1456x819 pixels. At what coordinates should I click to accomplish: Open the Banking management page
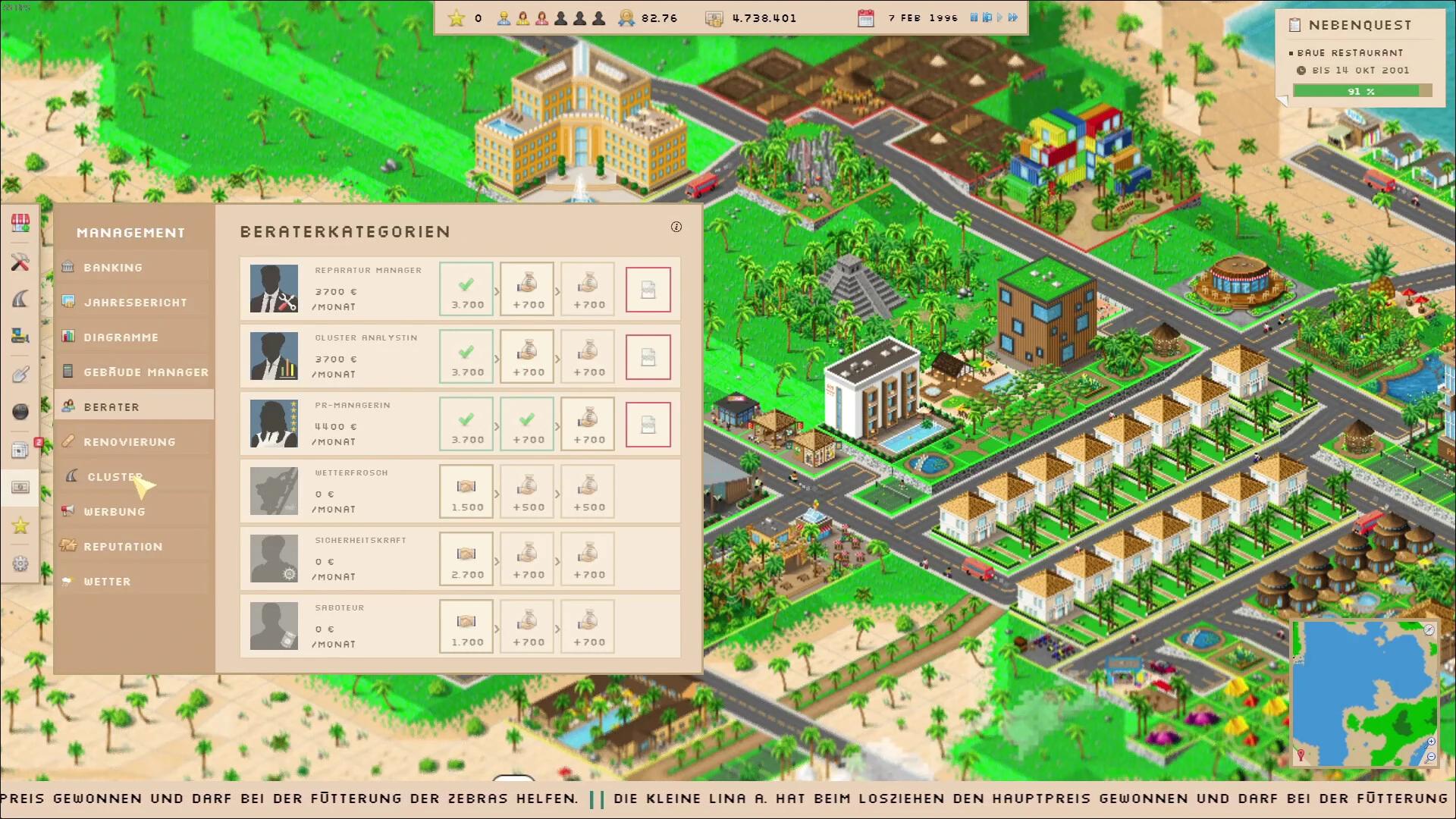[x=114, y=268]
